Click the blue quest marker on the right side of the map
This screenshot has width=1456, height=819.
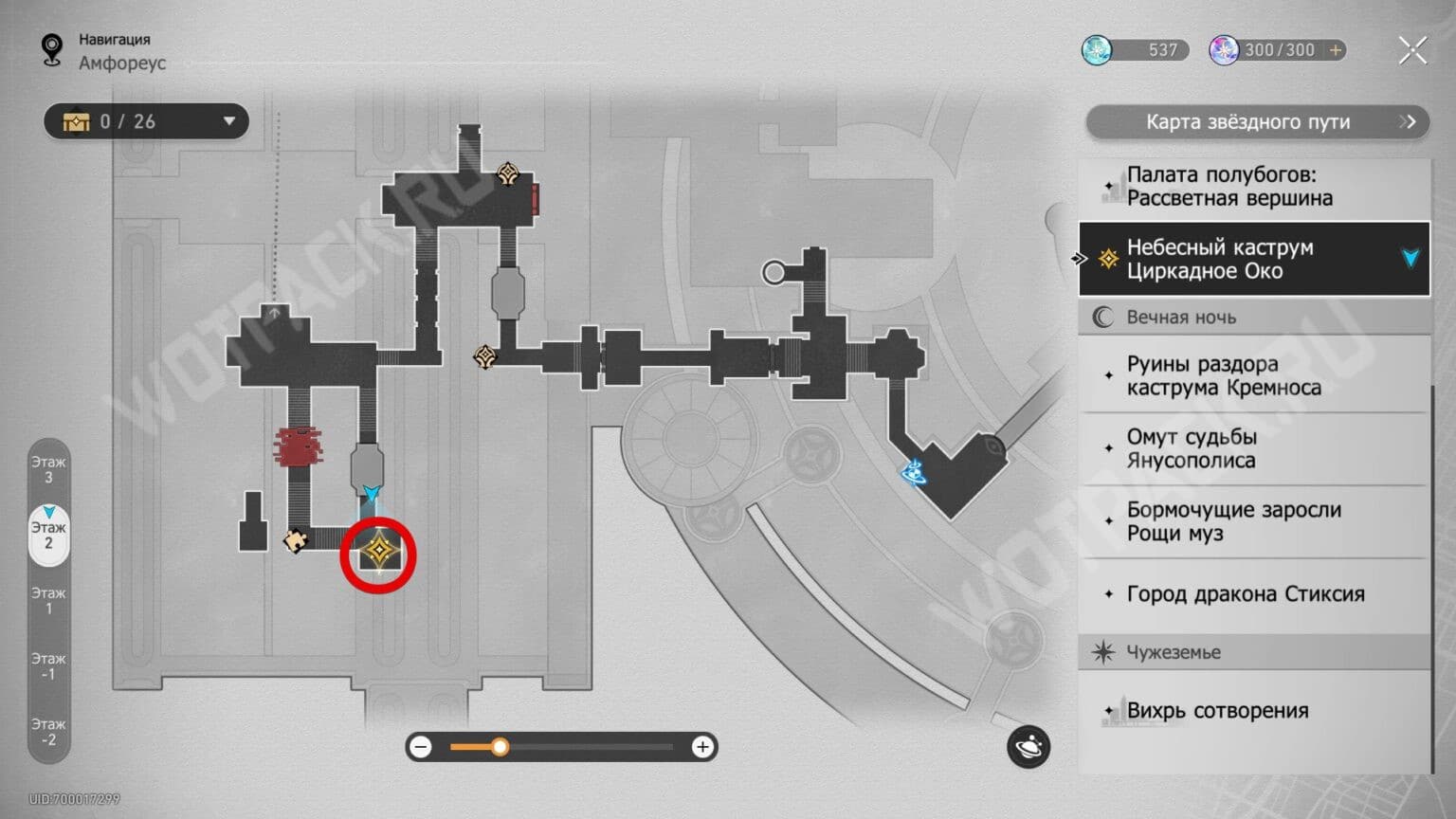pyautogui.click(x=915, y=471)
